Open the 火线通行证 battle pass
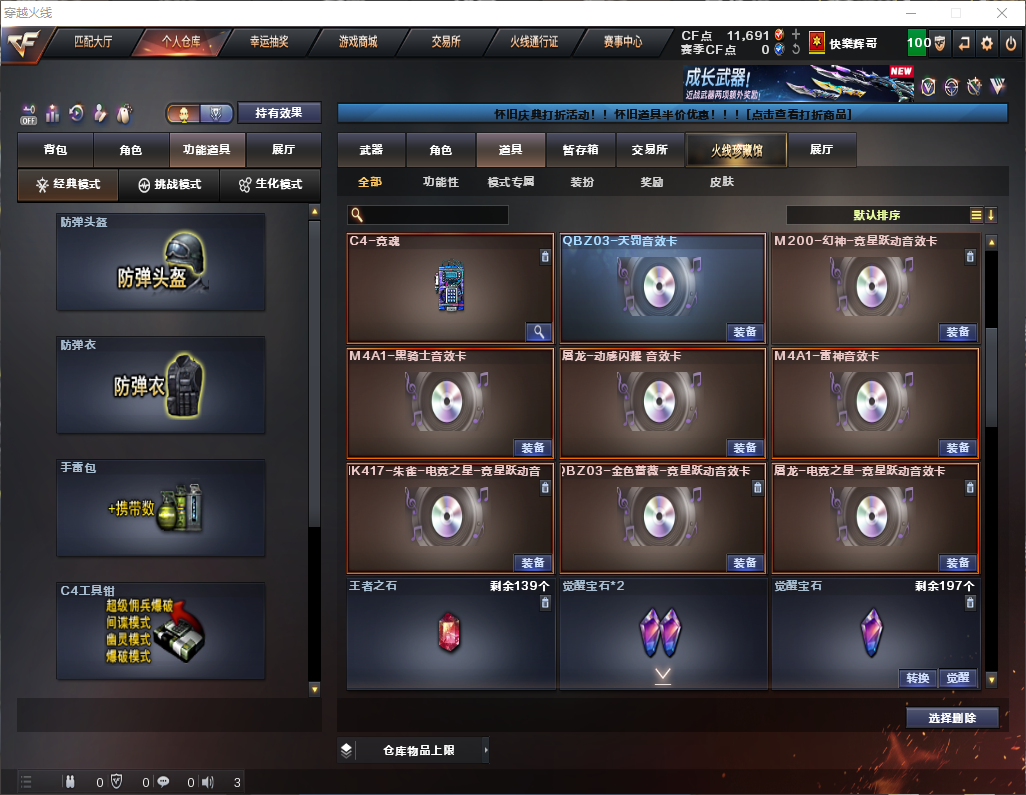This screenshot has height=795, width=1026. [x=534, y=42]
